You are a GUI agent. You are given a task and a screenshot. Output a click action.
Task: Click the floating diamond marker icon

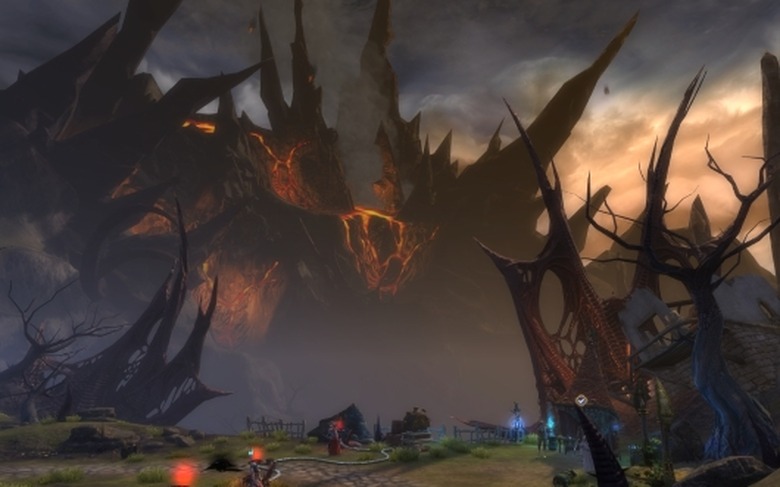click(580, 400)
